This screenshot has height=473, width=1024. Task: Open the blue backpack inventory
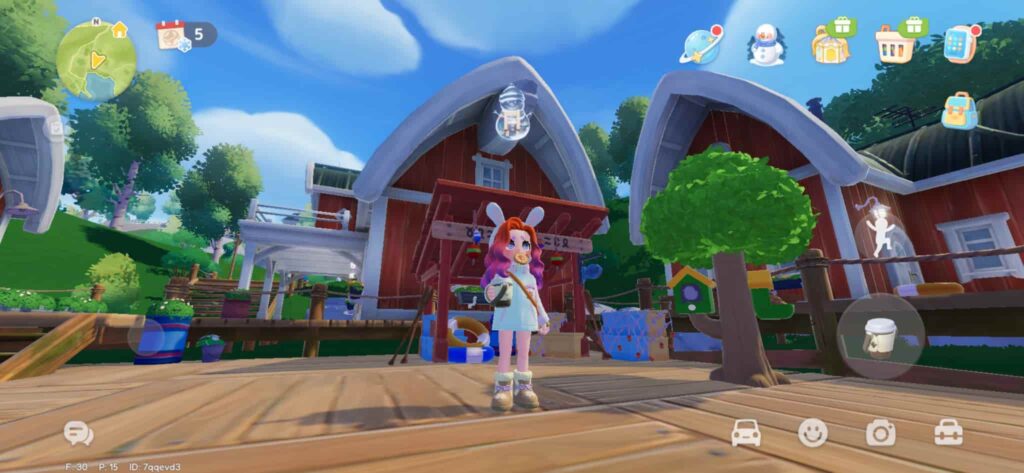[959, 111]
